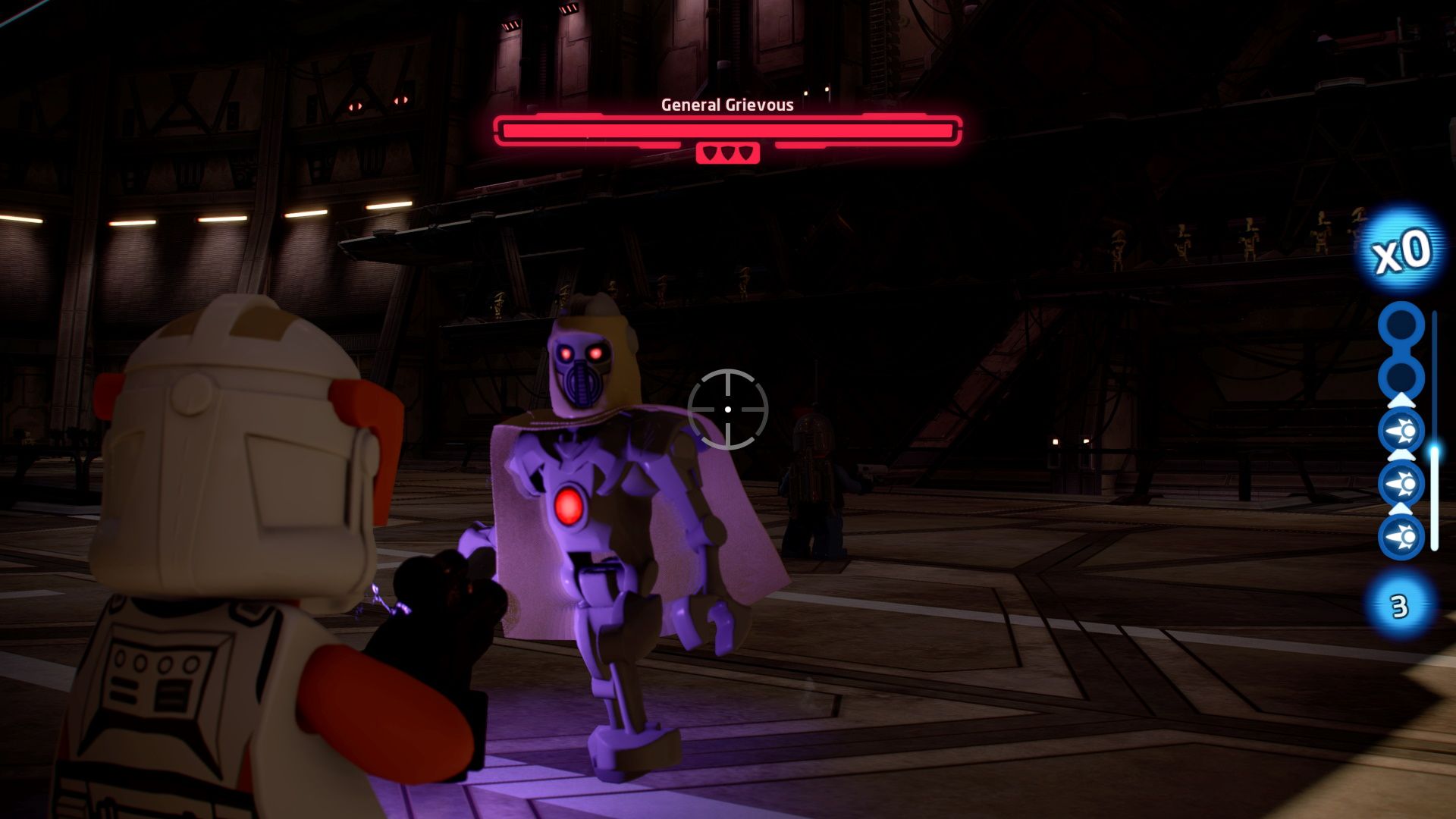Select the General Grievous nameplate
The width and height of the screenshot is (1456, 819).
[726, 105]
